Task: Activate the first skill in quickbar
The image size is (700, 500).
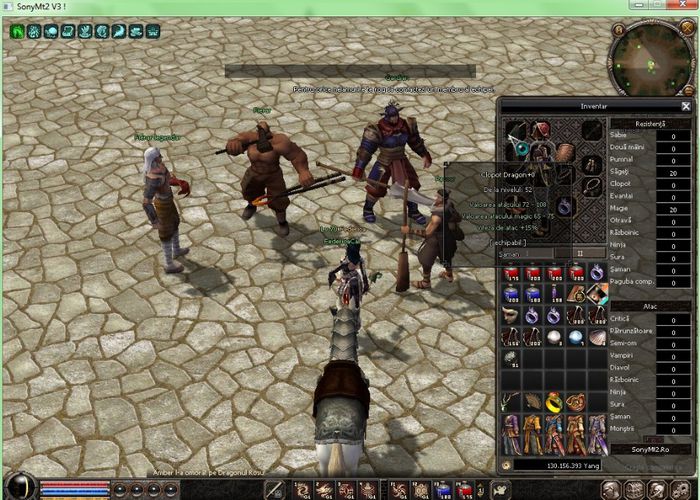Action: click(300, 489)
